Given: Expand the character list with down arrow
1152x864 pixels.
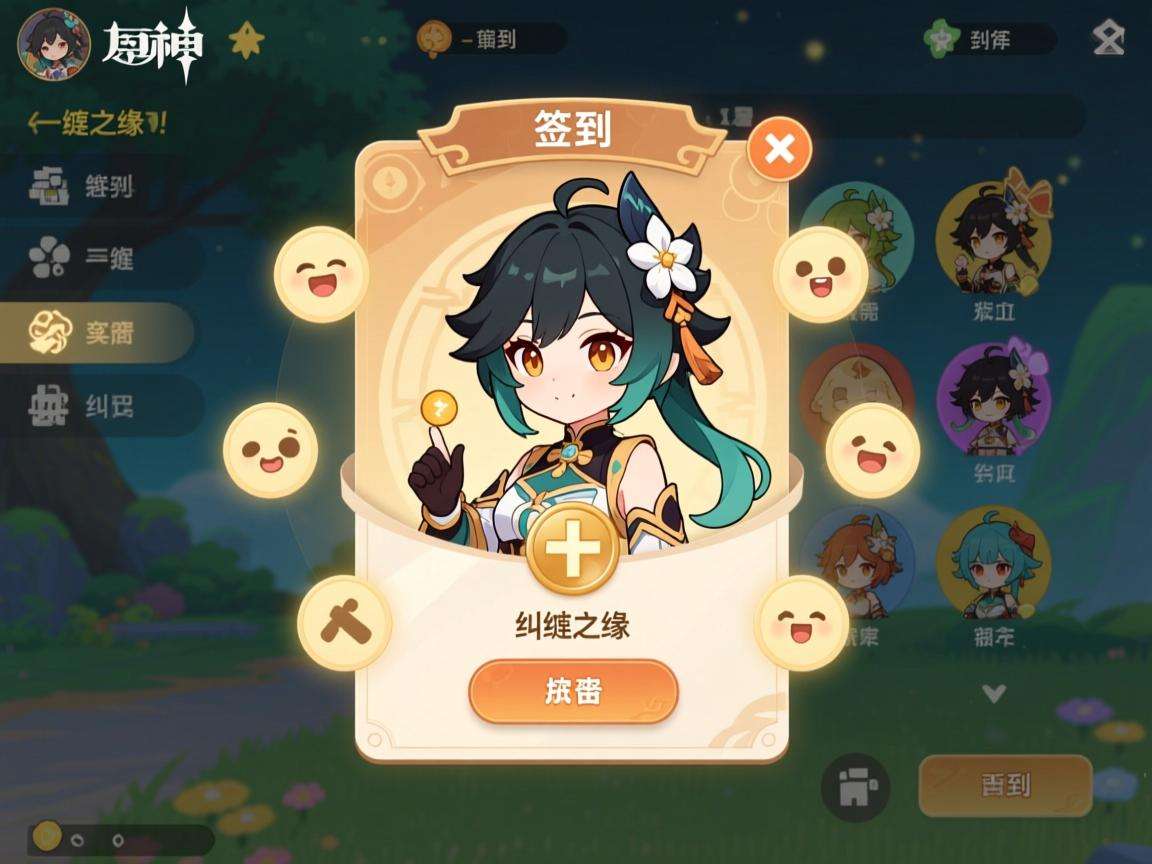Looking at the screenshot, I should click(993, 692).
